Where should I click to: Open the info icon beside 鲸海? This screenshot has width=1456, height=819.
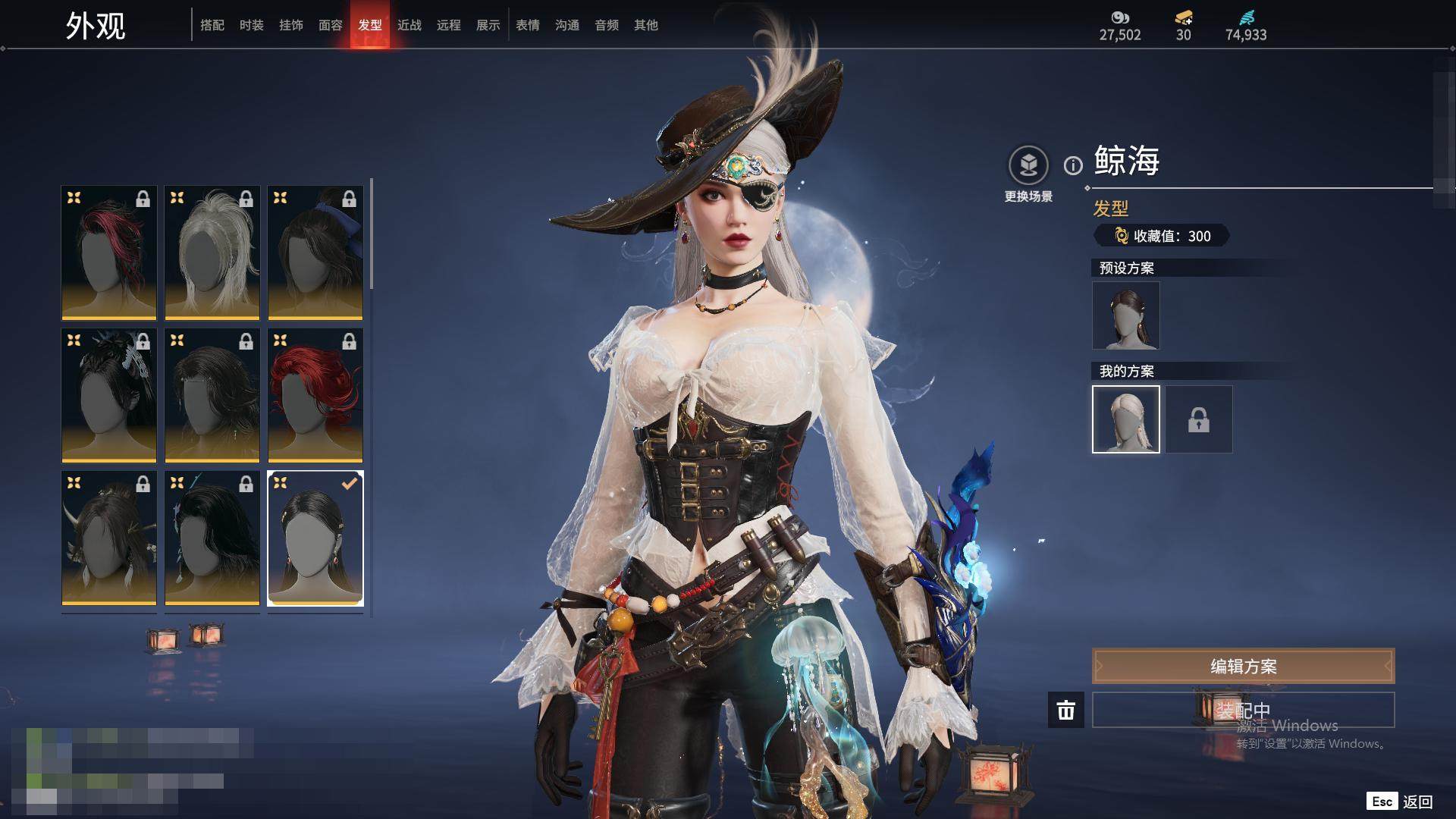point(1073,165)
